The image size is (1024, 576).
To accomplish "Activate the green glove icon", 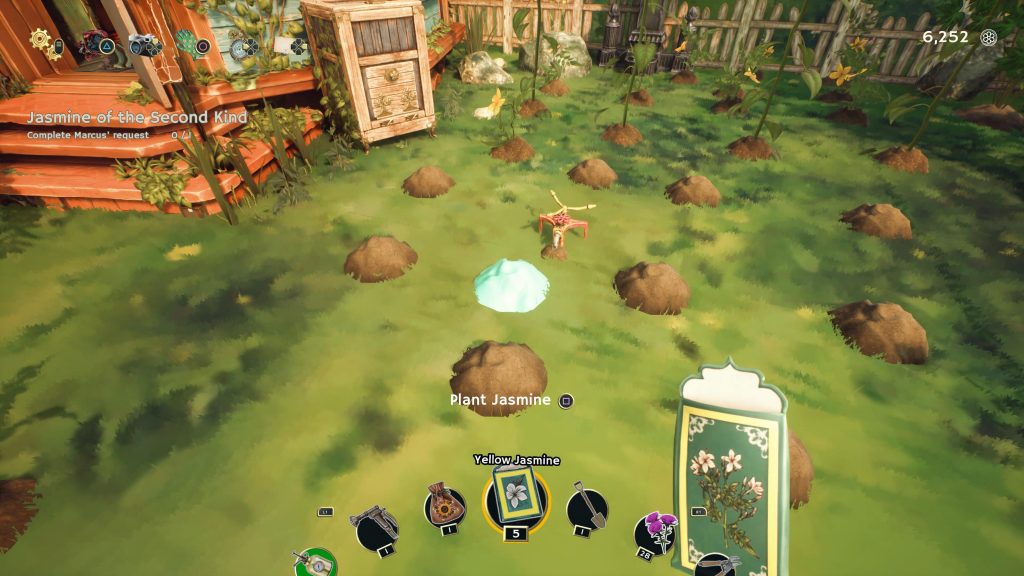I will [187, 42].
